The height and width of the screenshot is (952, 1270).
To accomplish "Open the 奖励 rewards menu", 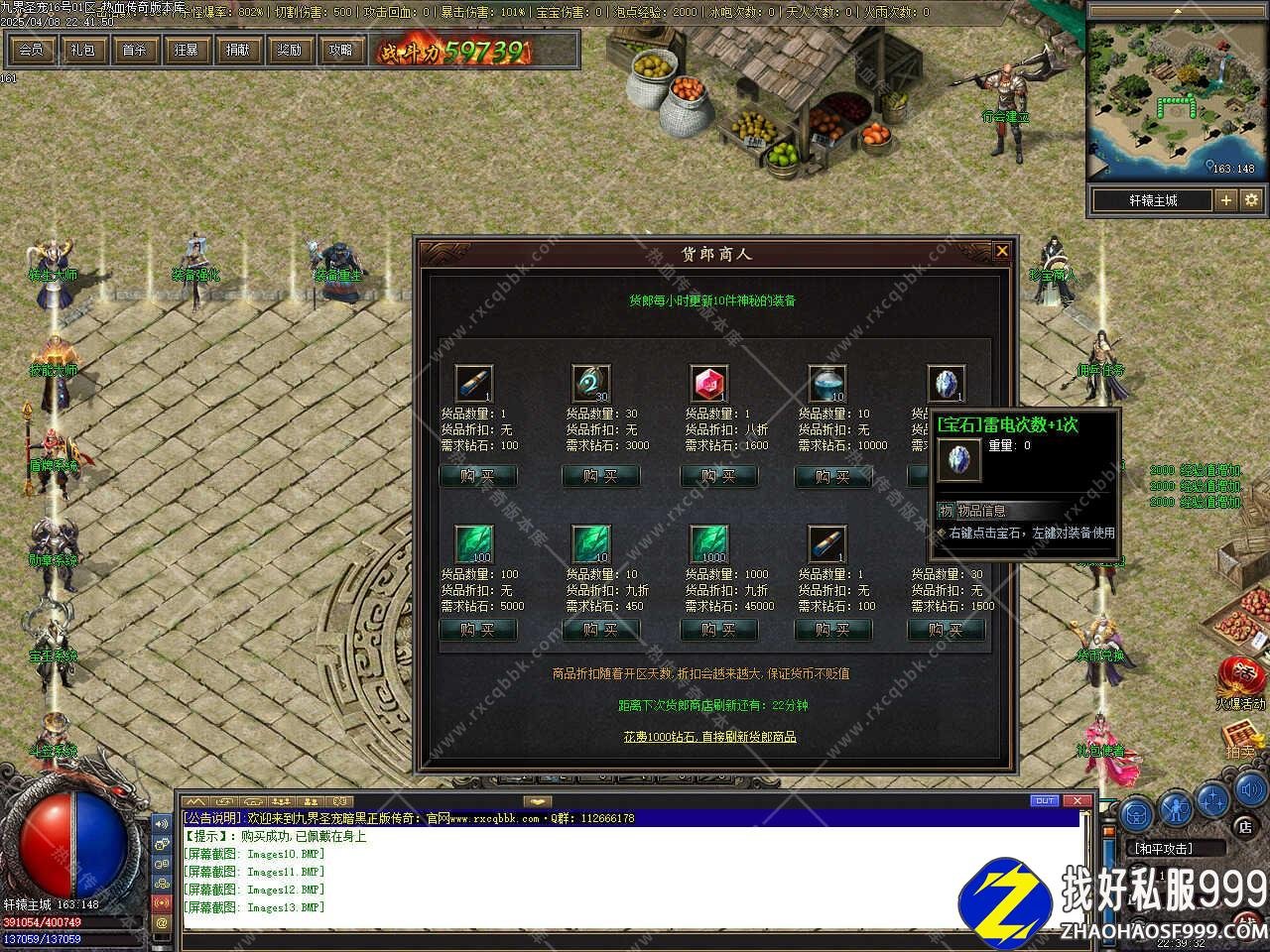I will pyautogui.click(x=289, y=49).
